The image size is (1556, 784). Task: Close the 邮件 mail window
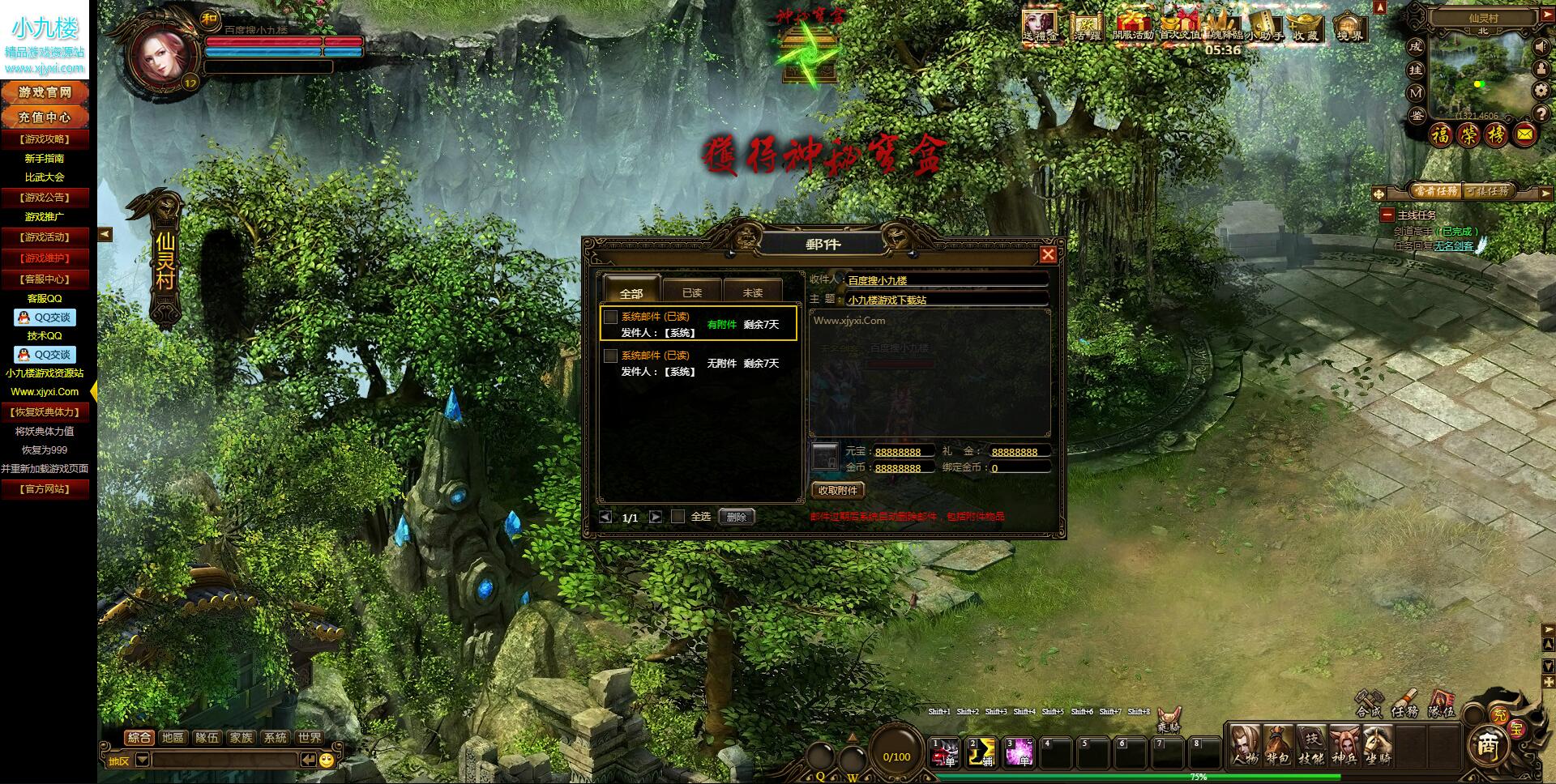tap(1048, 255)
